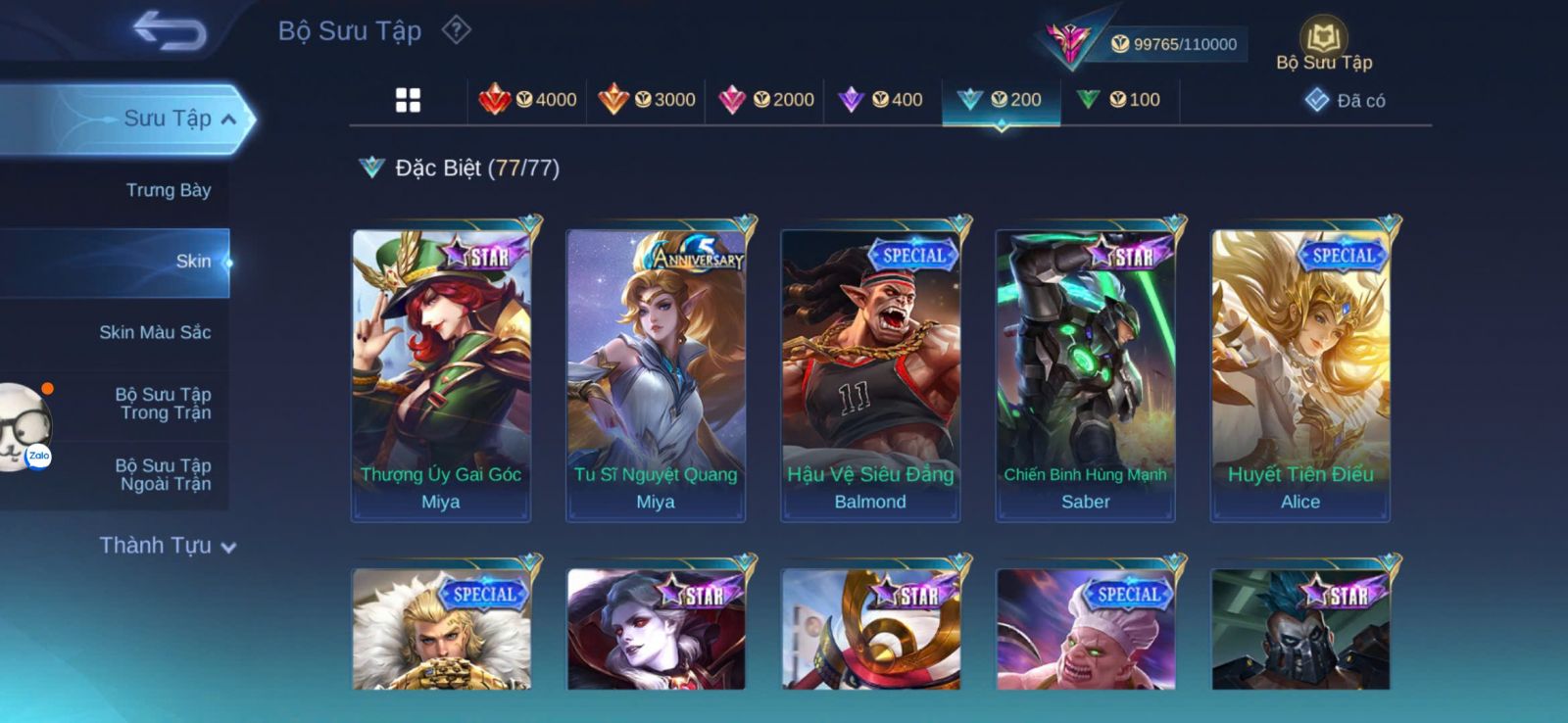Collapse the Sưu Tập menu section

click(228, 120)
